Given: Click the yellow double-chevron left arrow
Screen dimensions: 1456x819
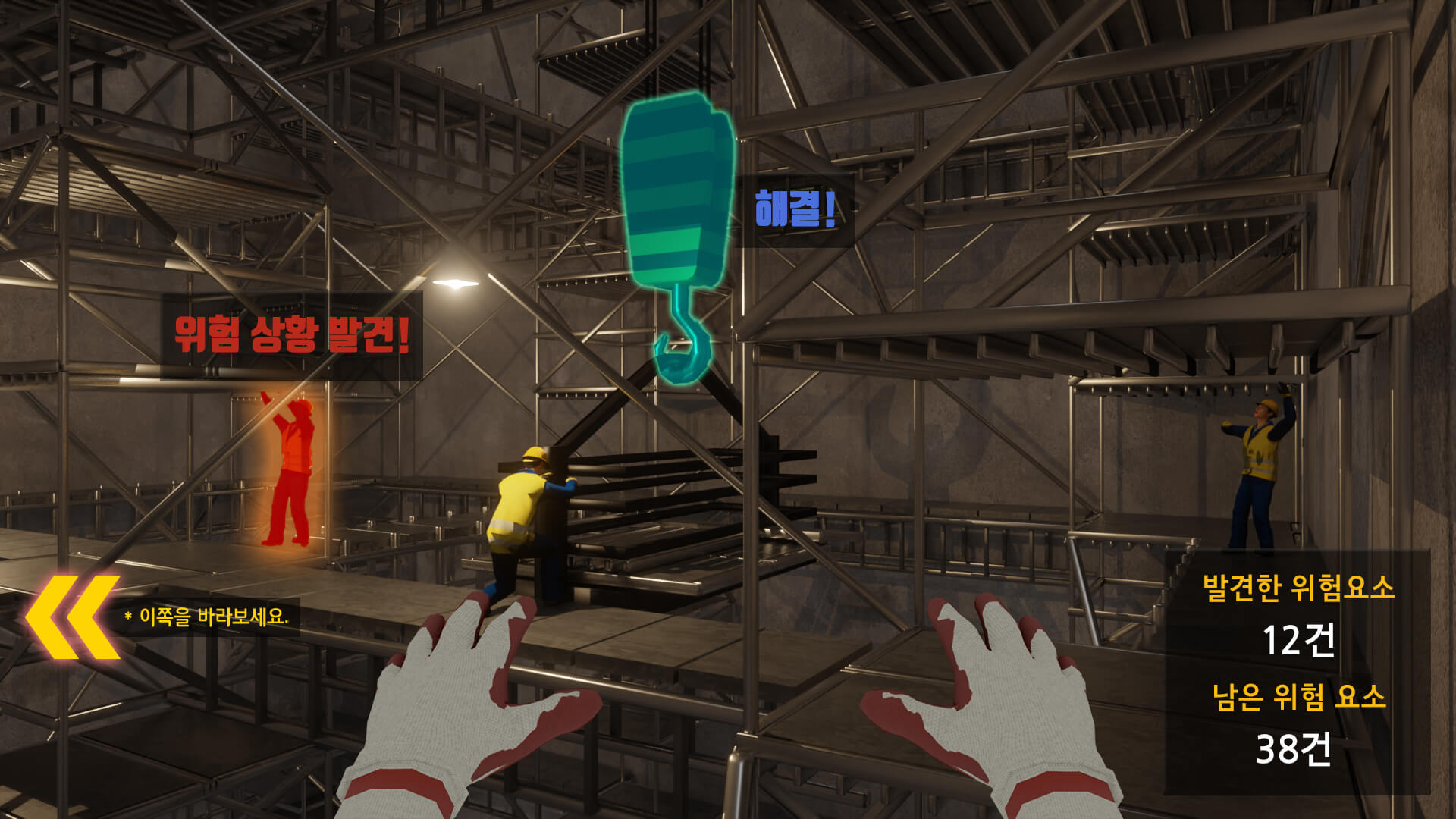Looking at the screenshot, I should click(73, 617).
